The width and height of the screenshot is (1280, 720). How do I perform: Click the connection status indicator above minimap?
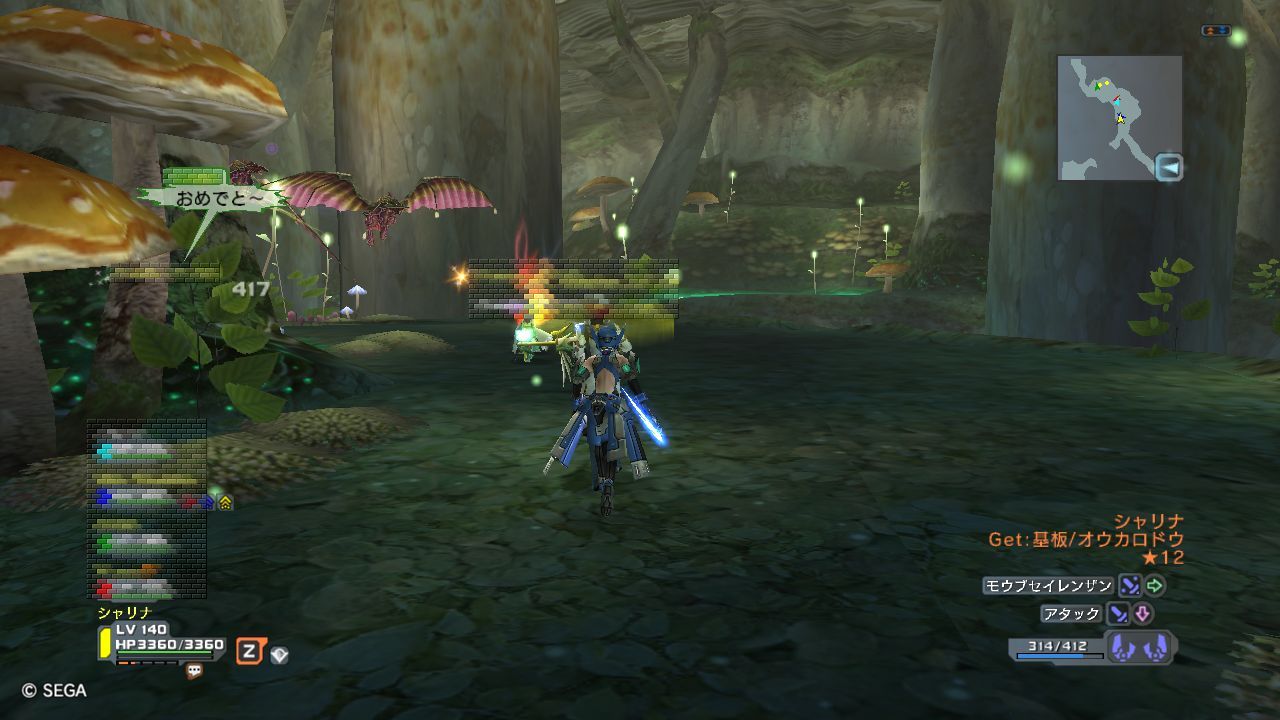[x=1215, y=31]
